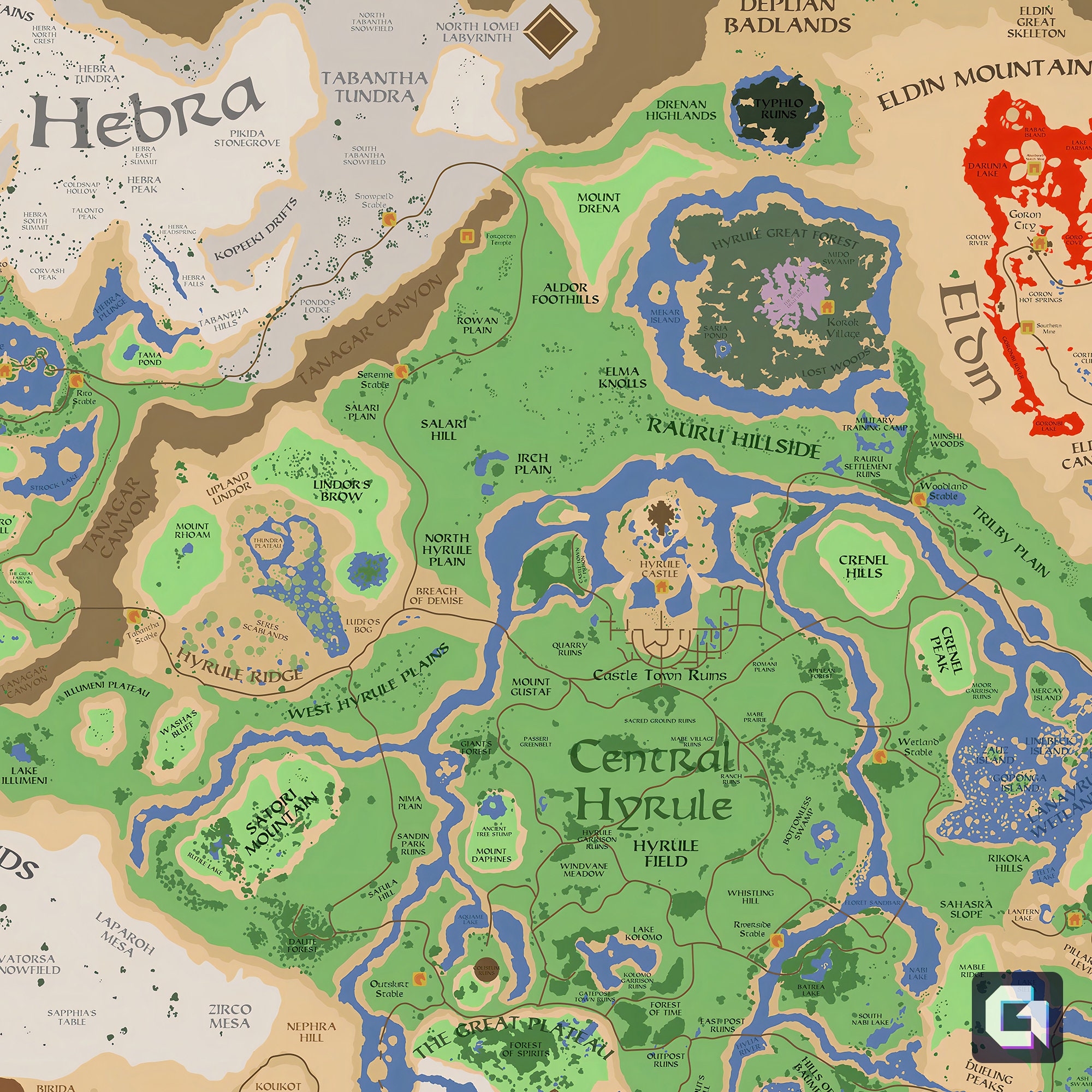The image size is (1092, 1092).
Task: Click the Hyrule Castle house marker
Action: coord(660,587)
